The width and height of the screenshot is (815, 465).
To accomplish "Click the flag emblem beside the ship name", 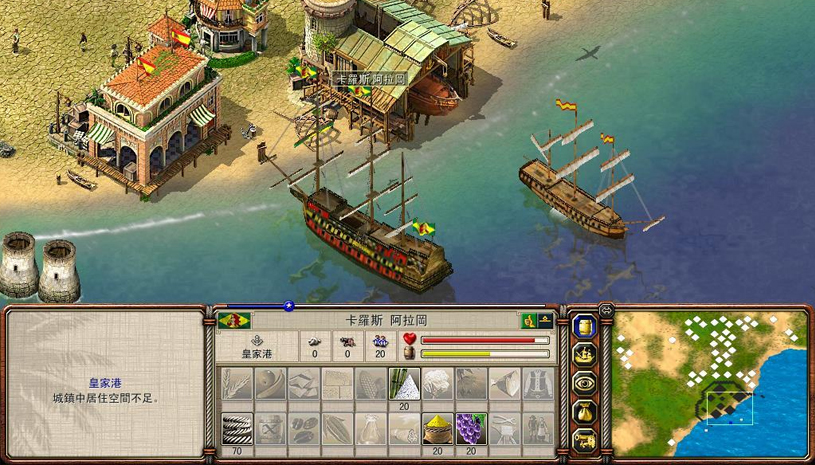I will (x=234, y=321).
